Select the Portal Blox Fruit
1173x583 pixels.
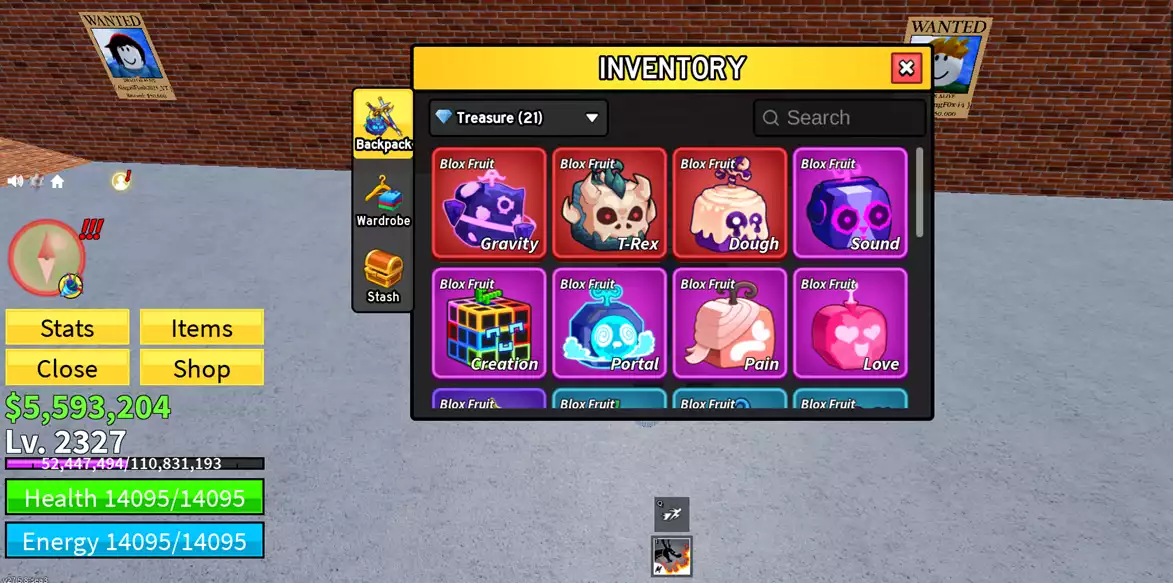(x=609, y=323)
